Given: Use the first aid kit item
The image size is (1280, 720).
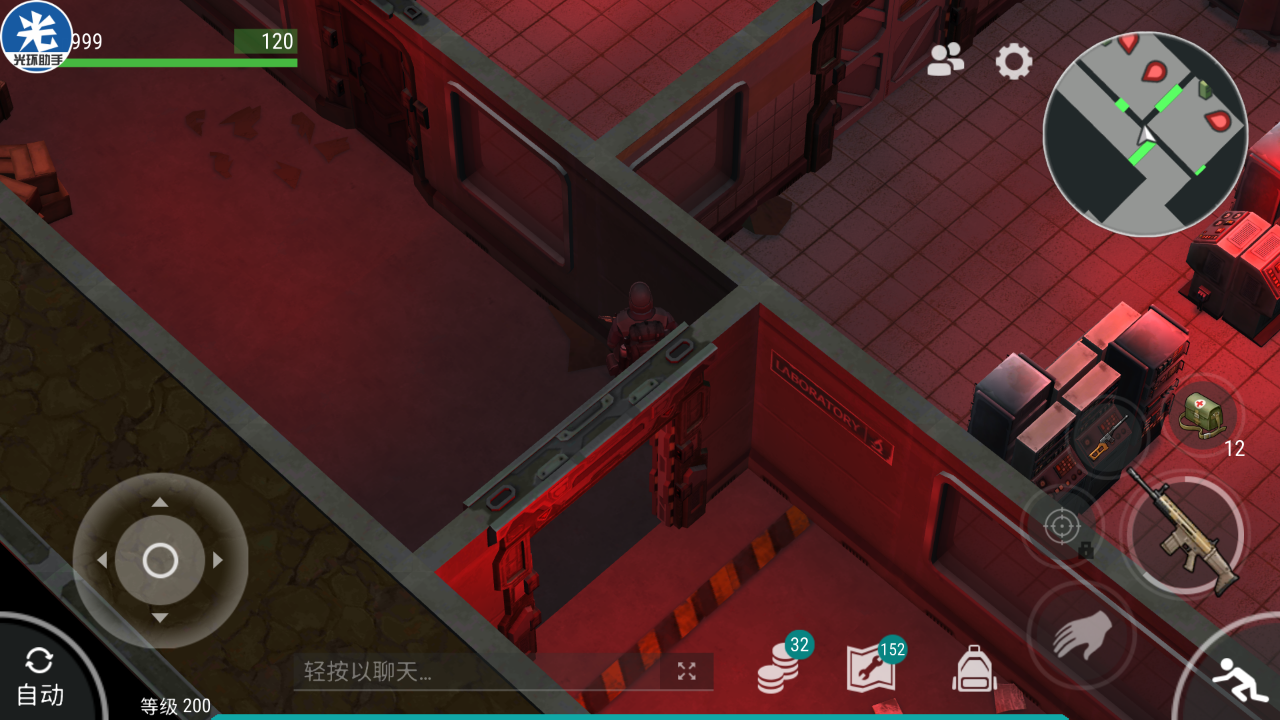Looking at the screenshot, I should (x=1200, y=413).
